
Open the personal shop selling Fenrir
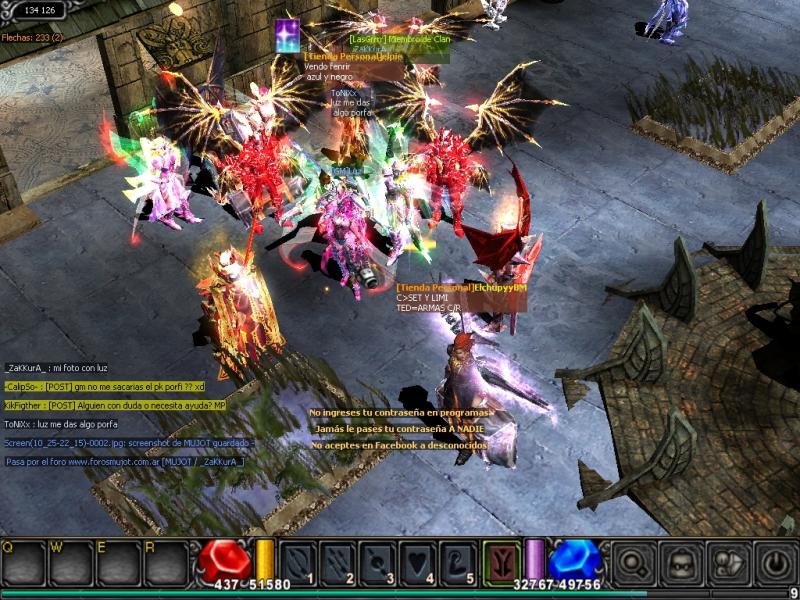tap(354, 57)
